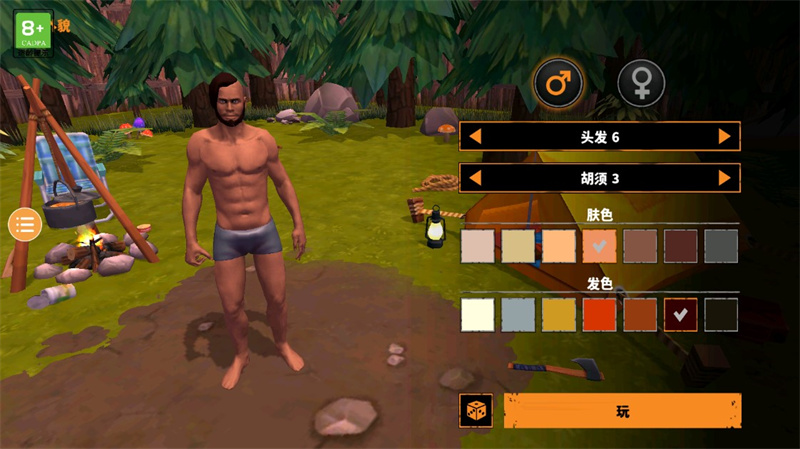Image resolution: width=800 pixels, height=449 pixels.
Task: Select the male gender icon
Action: pyautogui.click(x=559, y=83)
